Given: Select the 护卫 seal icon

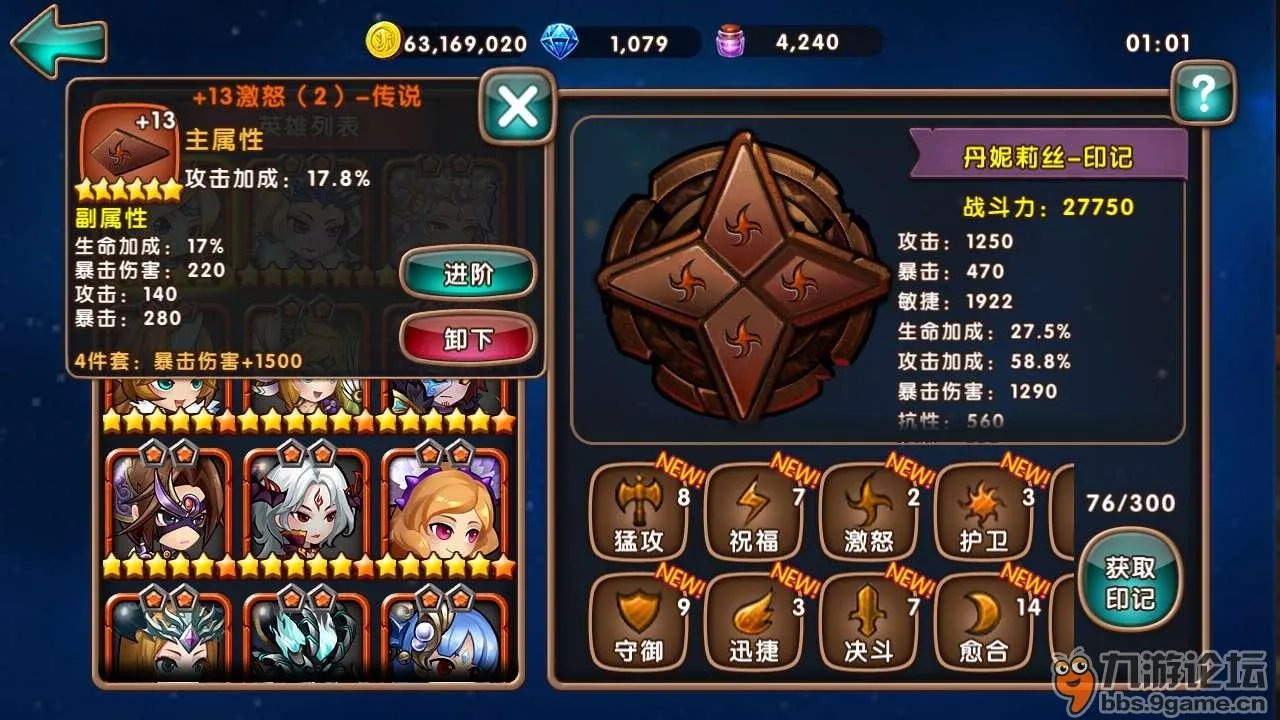Looking at the screenshot, I should [980, 510].
